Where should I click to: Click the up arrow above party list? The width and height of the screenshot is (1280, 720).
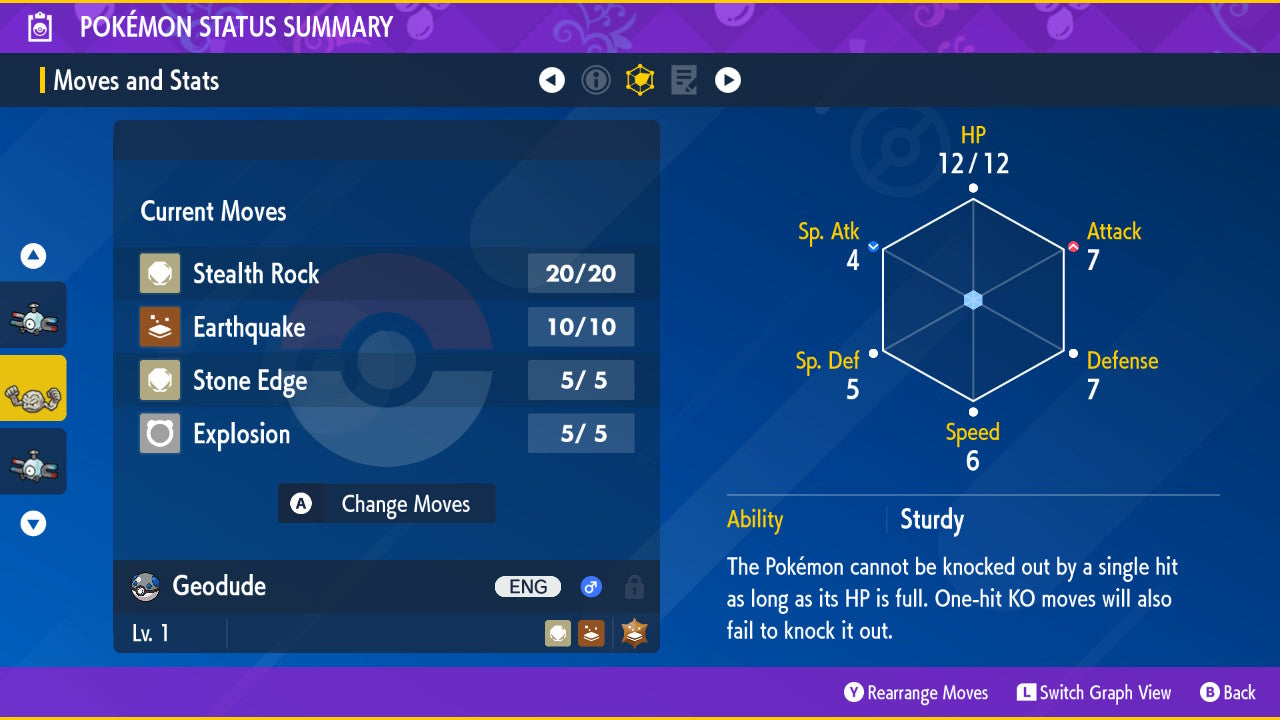[x=33, y=257]
